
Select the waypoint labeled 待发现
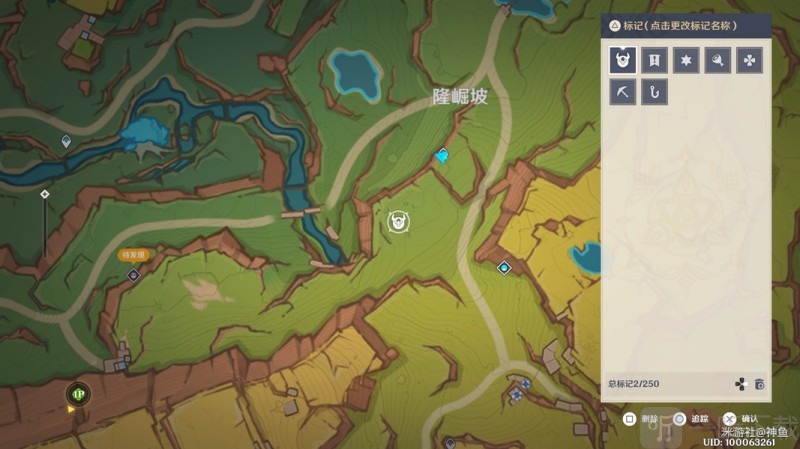(133, 274)
